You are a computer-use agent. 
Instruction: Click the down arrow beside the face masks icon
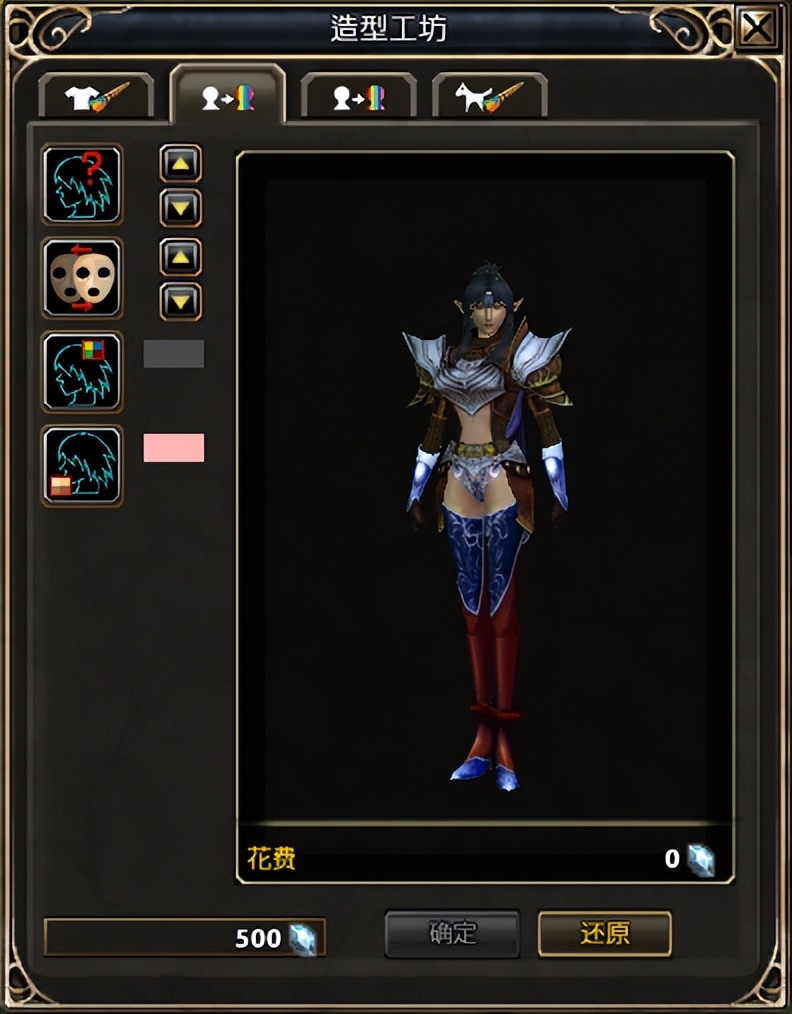click(181, 301)
